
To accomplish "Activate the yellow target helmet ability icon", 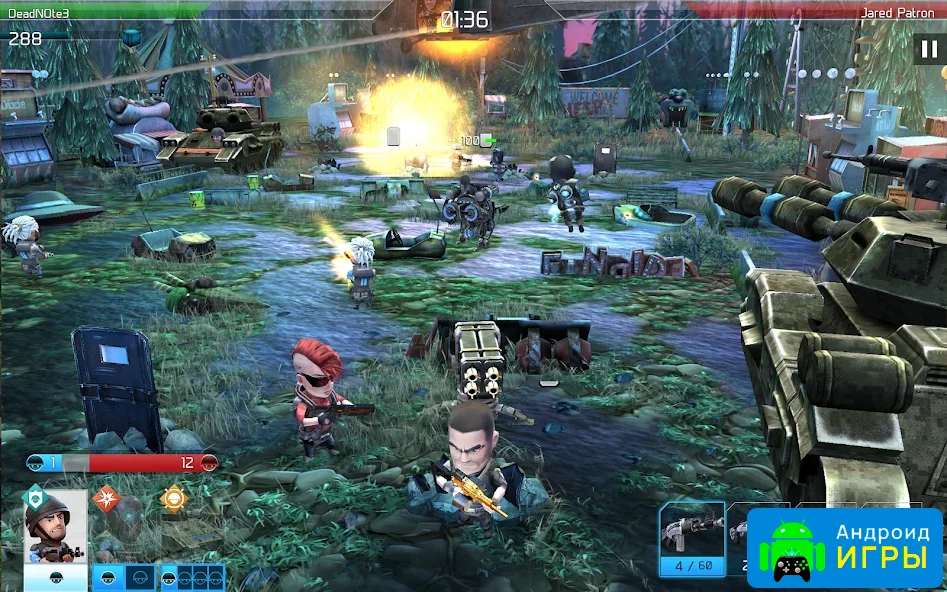I will (174, 497).
